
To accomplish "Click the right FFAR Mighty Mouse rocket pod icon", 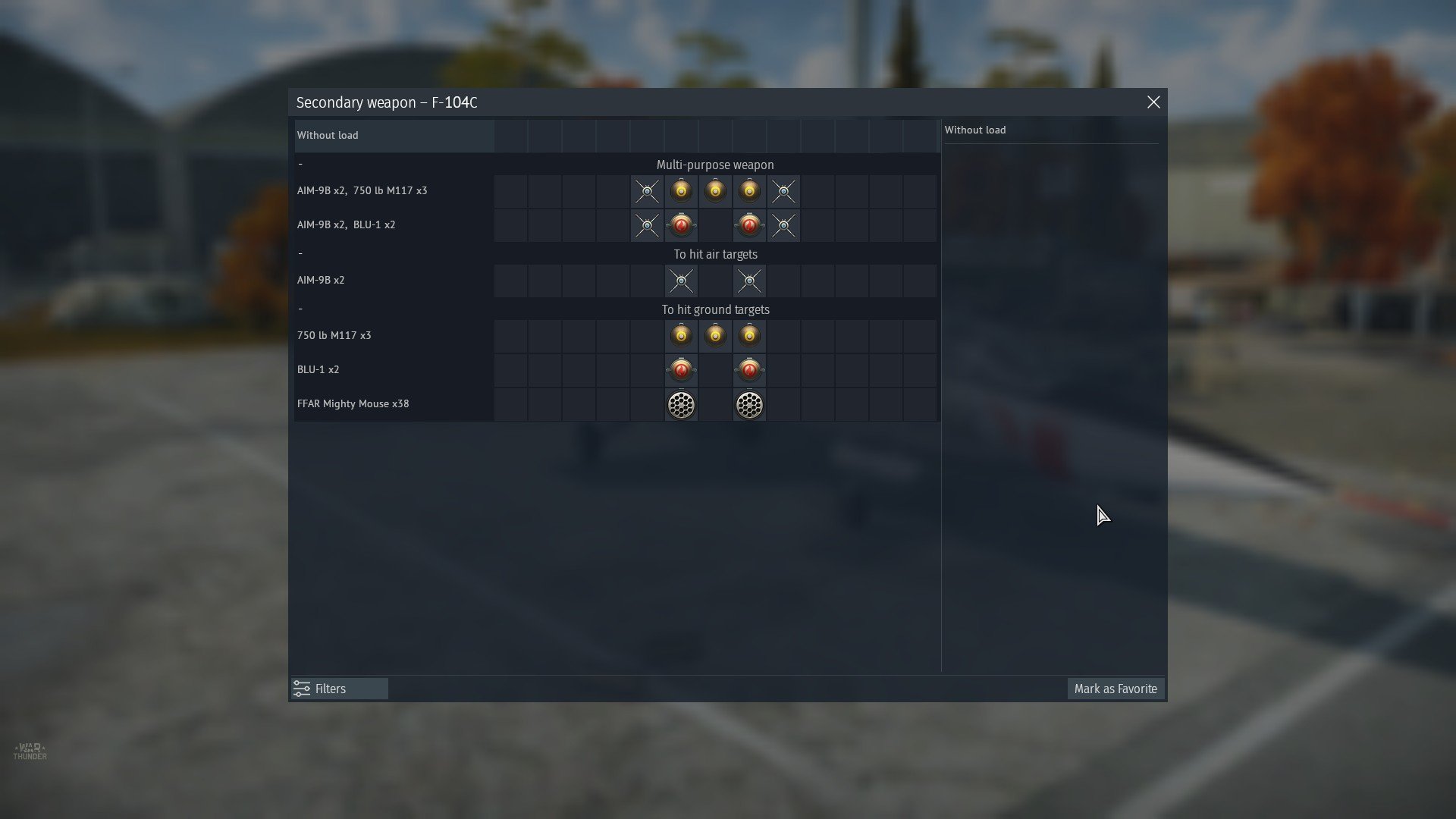I will (x=749, y=404).
